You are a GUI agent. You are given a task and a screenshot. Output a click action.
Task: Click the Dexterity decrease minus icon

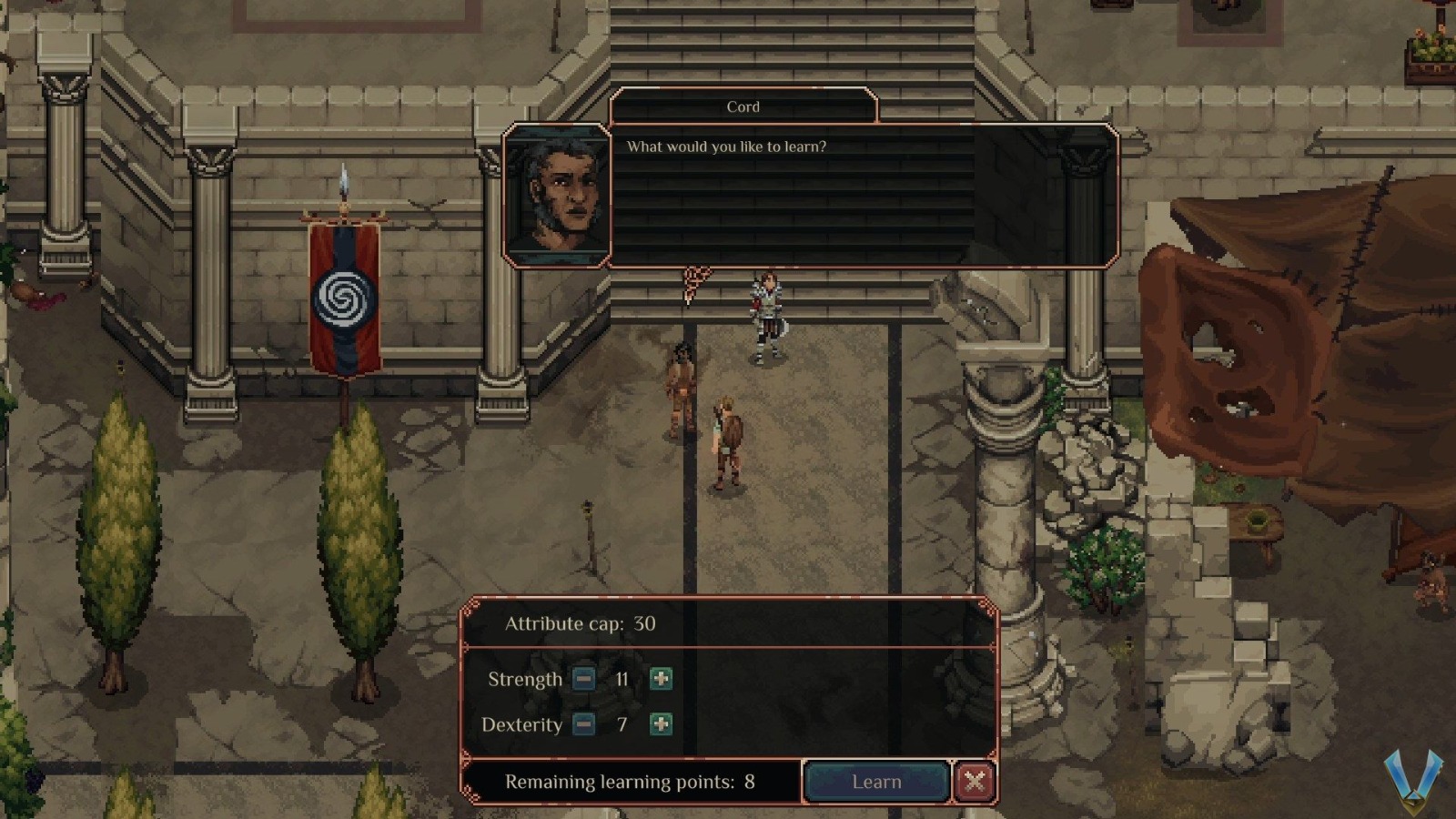pyautogui.click(x=584, y=725)
